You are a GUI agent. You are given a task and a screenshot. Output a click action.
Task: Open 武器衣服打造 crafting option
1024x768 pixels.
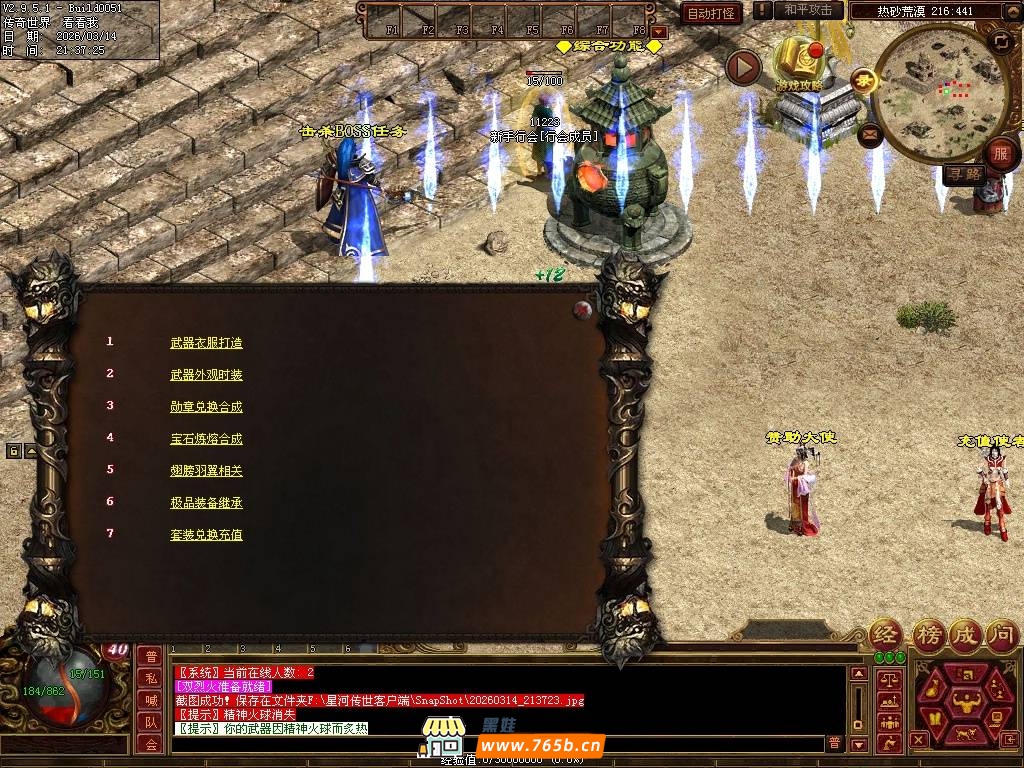point(206,343)
